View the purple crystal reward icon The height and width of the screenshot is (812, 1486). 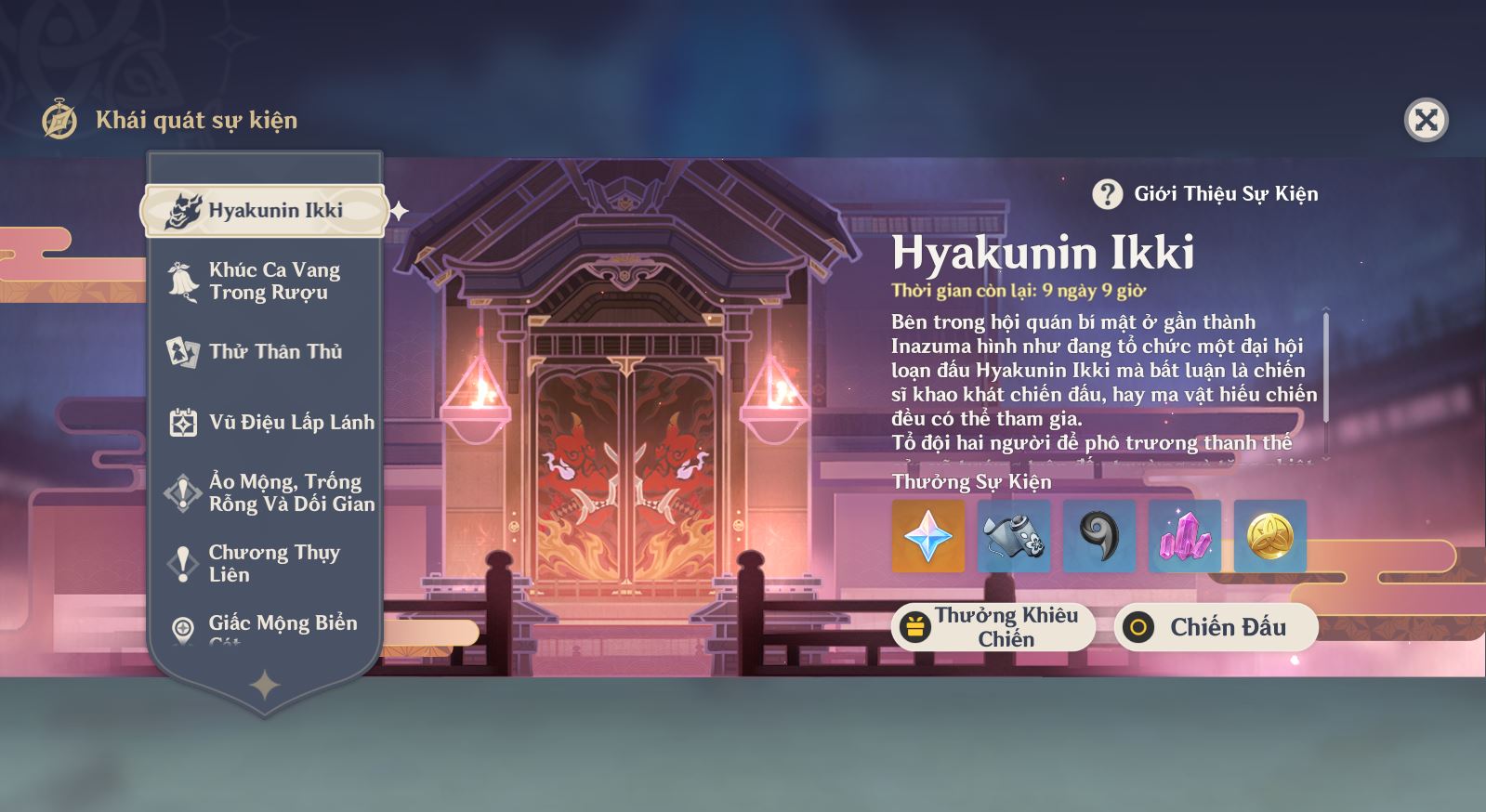(x=1183, y=536)
